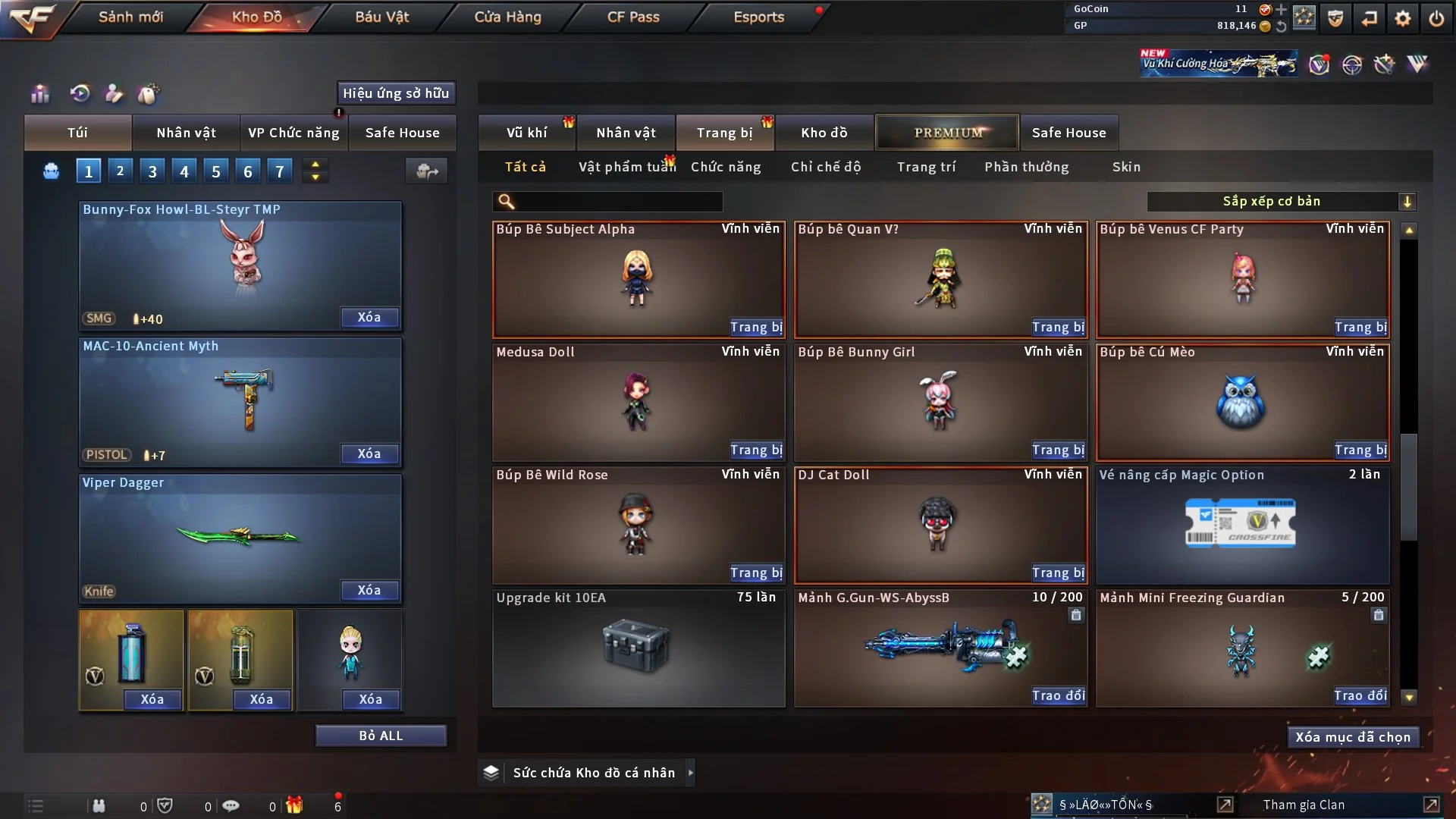Equip the Búp Bê Subject Alpha doll
The image size is (1456, 819).
tap(755, 327)
